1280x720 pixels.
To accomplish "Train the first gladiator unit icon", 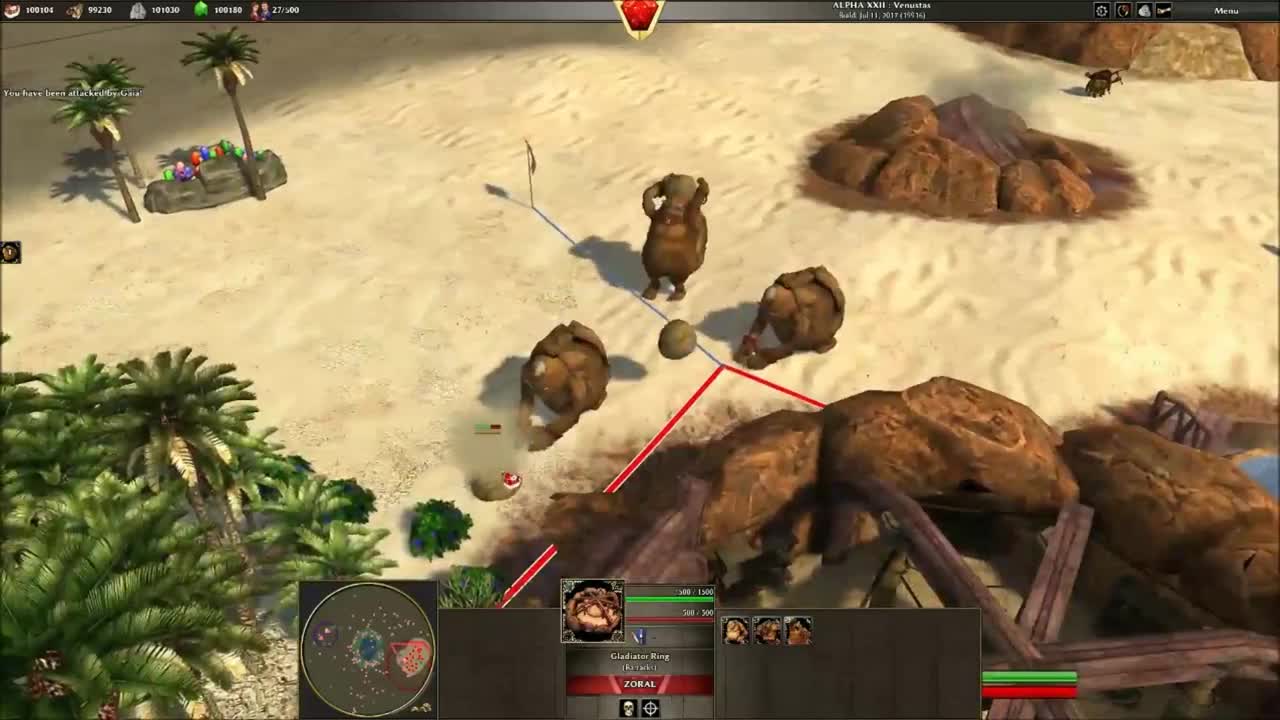I will click(x=735, y=630).
